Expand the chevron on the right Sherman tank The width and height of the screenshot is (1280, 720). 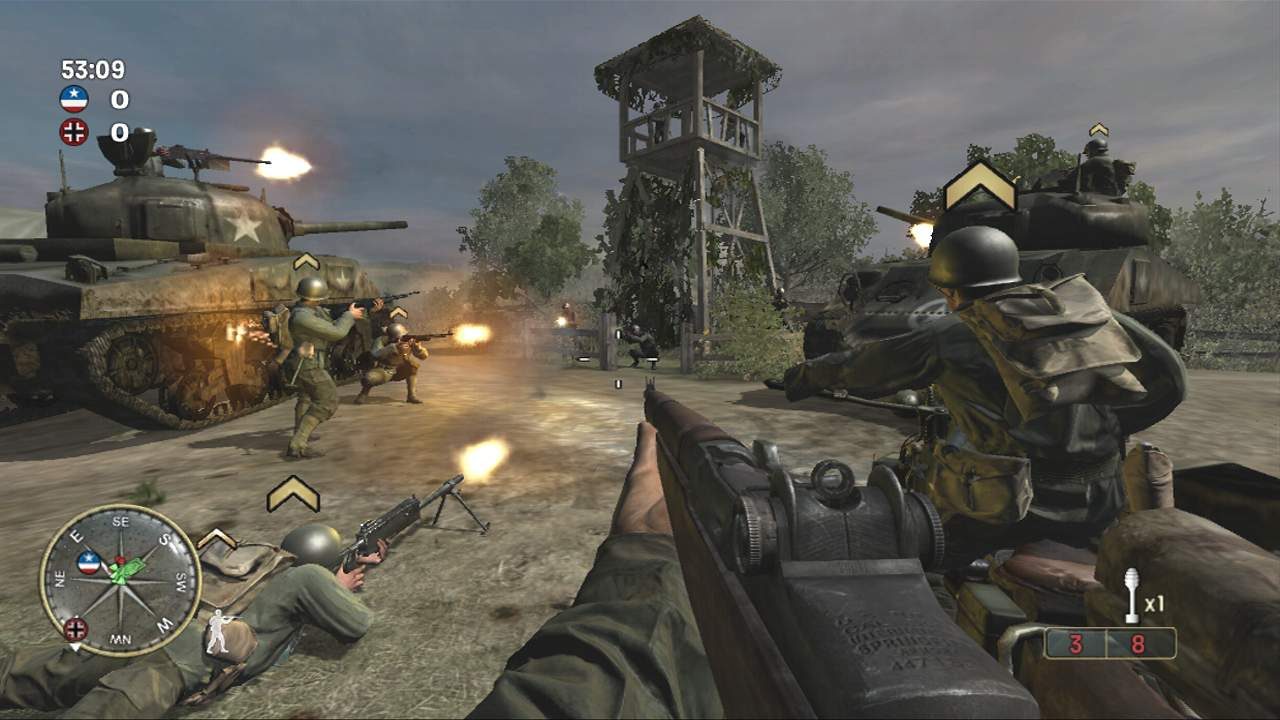coord(1100,127)
